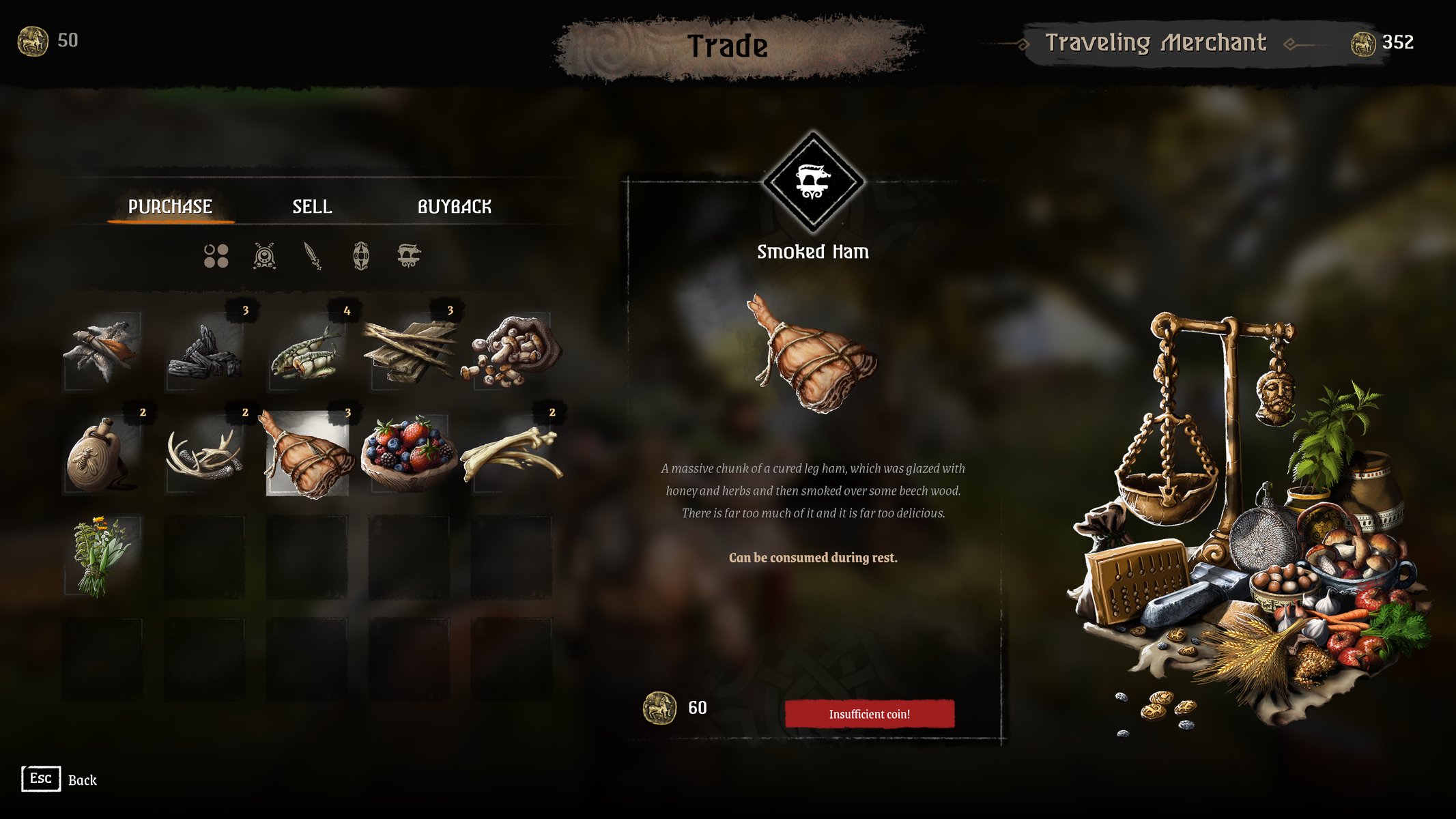Pick the bee-marked clay flask
1456x819 pixels.
[x=102, y=454]
